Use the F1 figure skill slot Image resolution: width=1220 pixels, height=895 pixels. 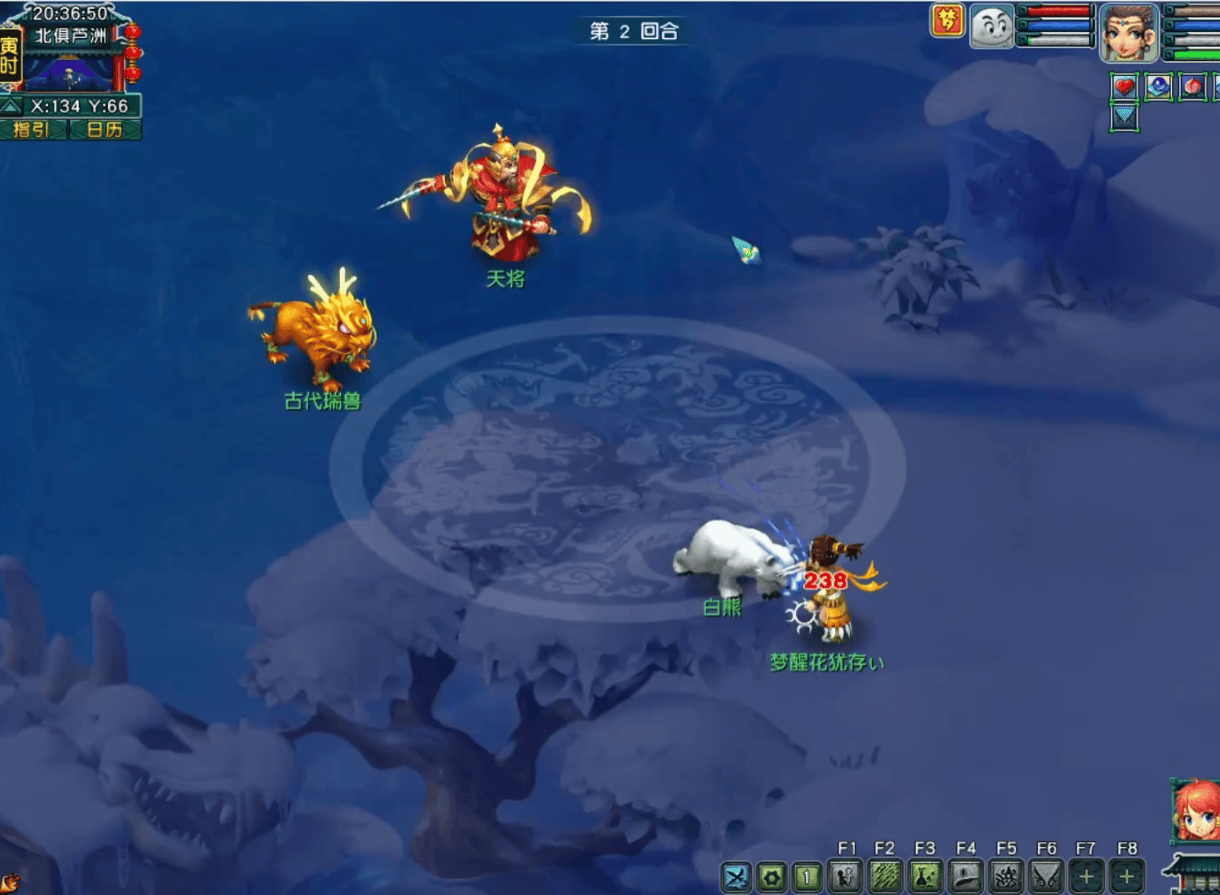[x=845, y=877]
